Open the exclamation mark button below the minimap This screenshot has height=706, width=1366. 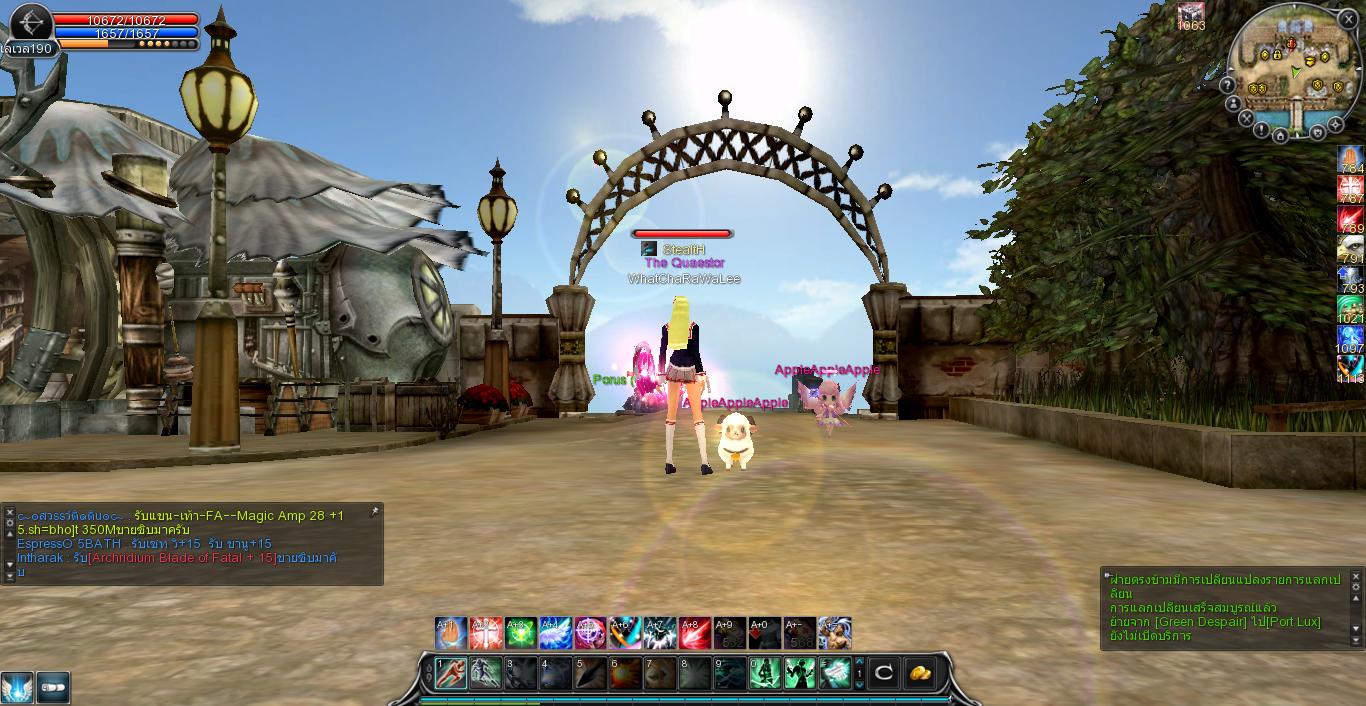pyautogui.click(x=1262, y=130)
